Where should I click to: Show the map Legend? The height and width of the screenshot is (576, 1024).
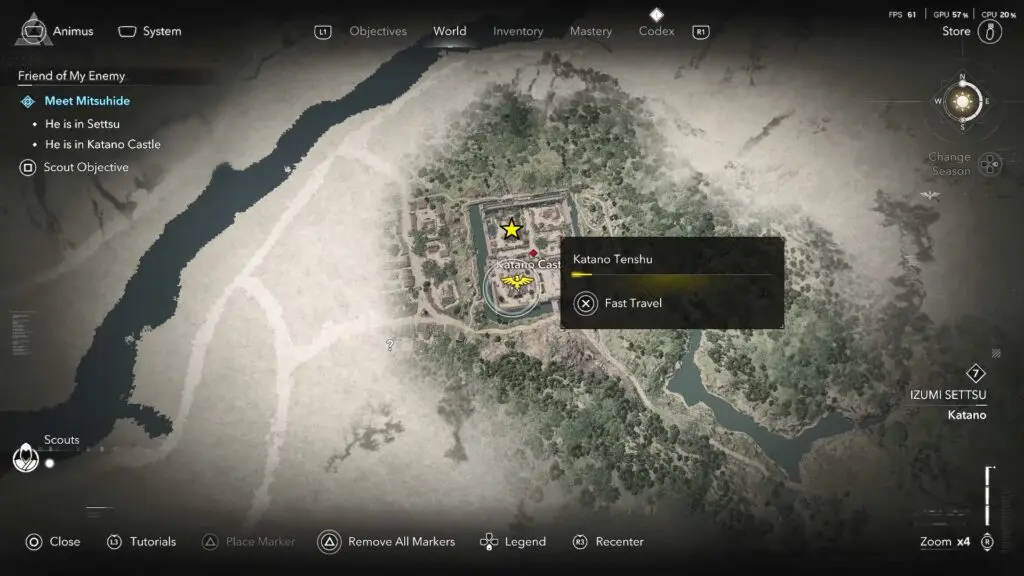click(514, 541)
